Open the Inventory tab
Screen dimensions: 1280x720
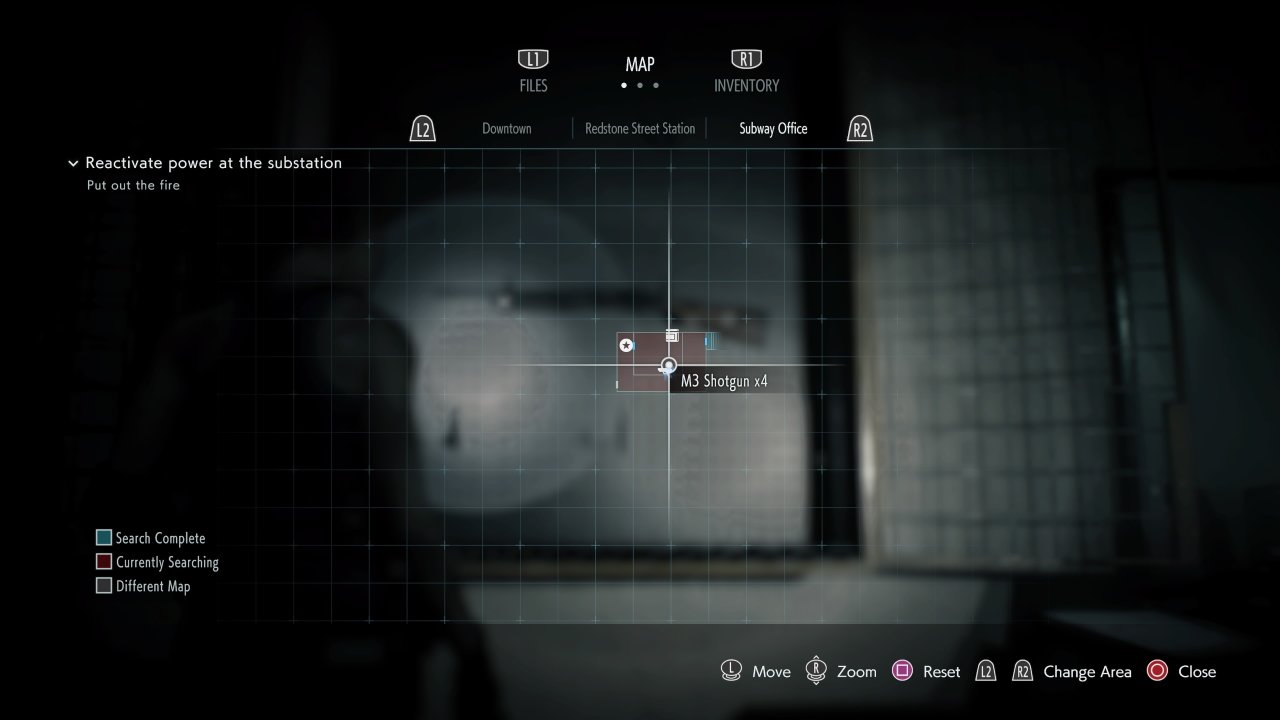coord(746,72)
